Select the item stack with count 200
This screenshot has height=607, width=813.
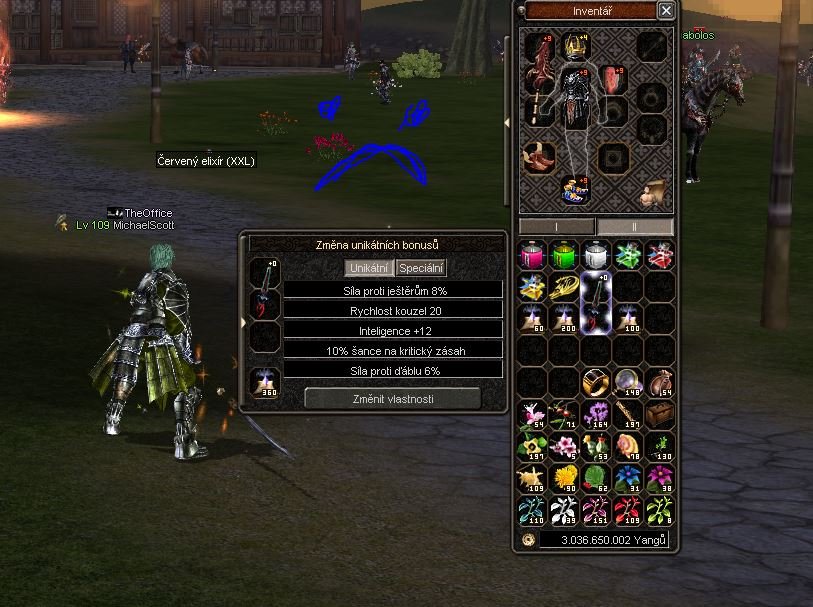point(564,319)
